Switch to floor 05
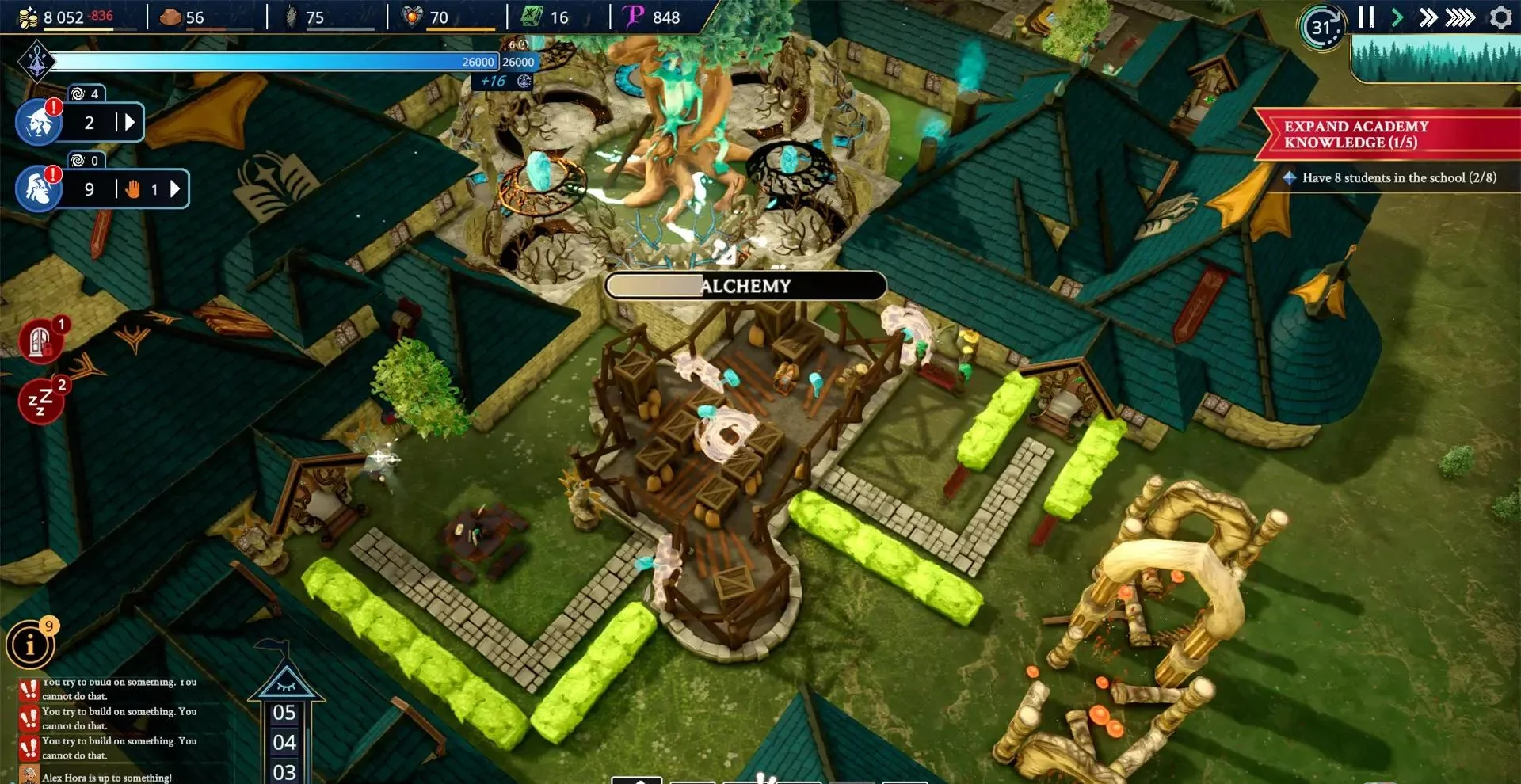1521x784 pixels. coord(284,714)
